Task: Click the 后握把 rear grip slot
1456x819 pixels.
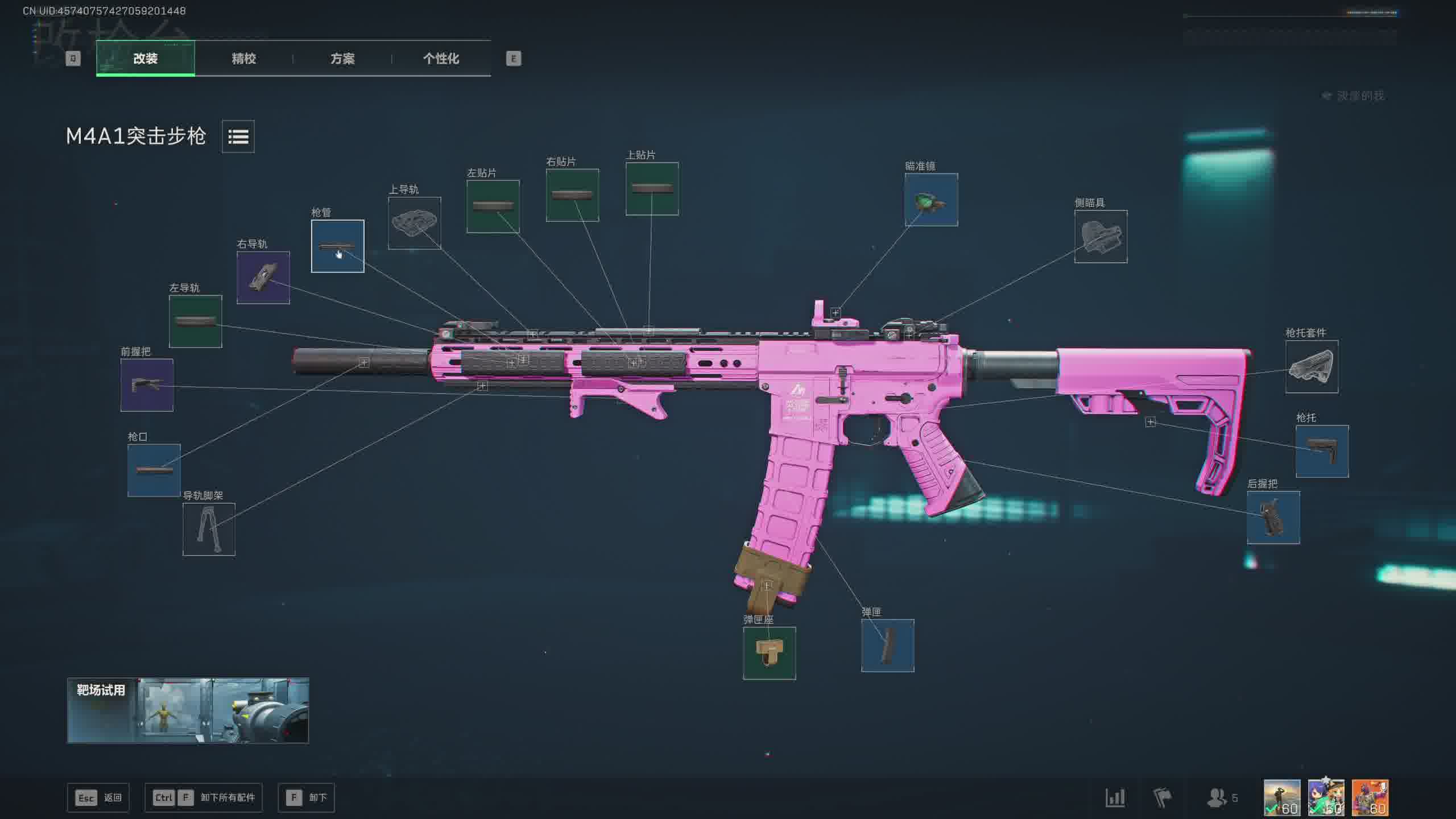Action: (1273, 518)
